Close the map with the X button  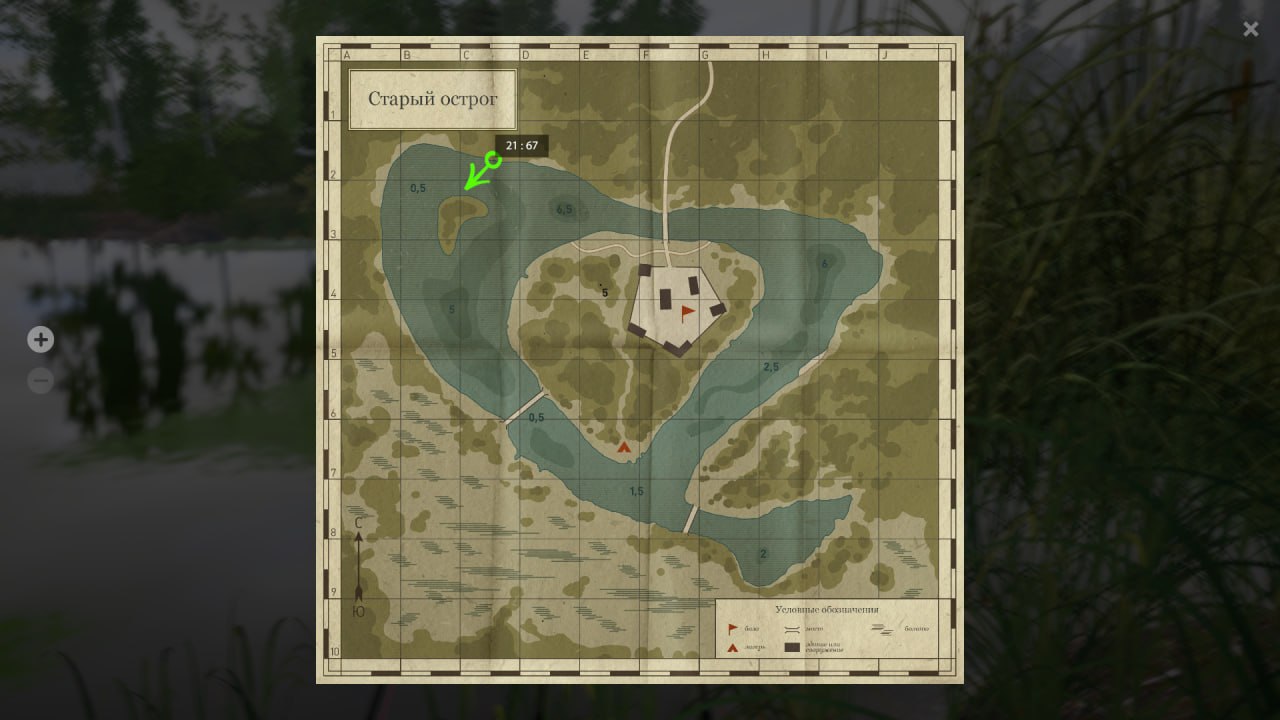1251,29
